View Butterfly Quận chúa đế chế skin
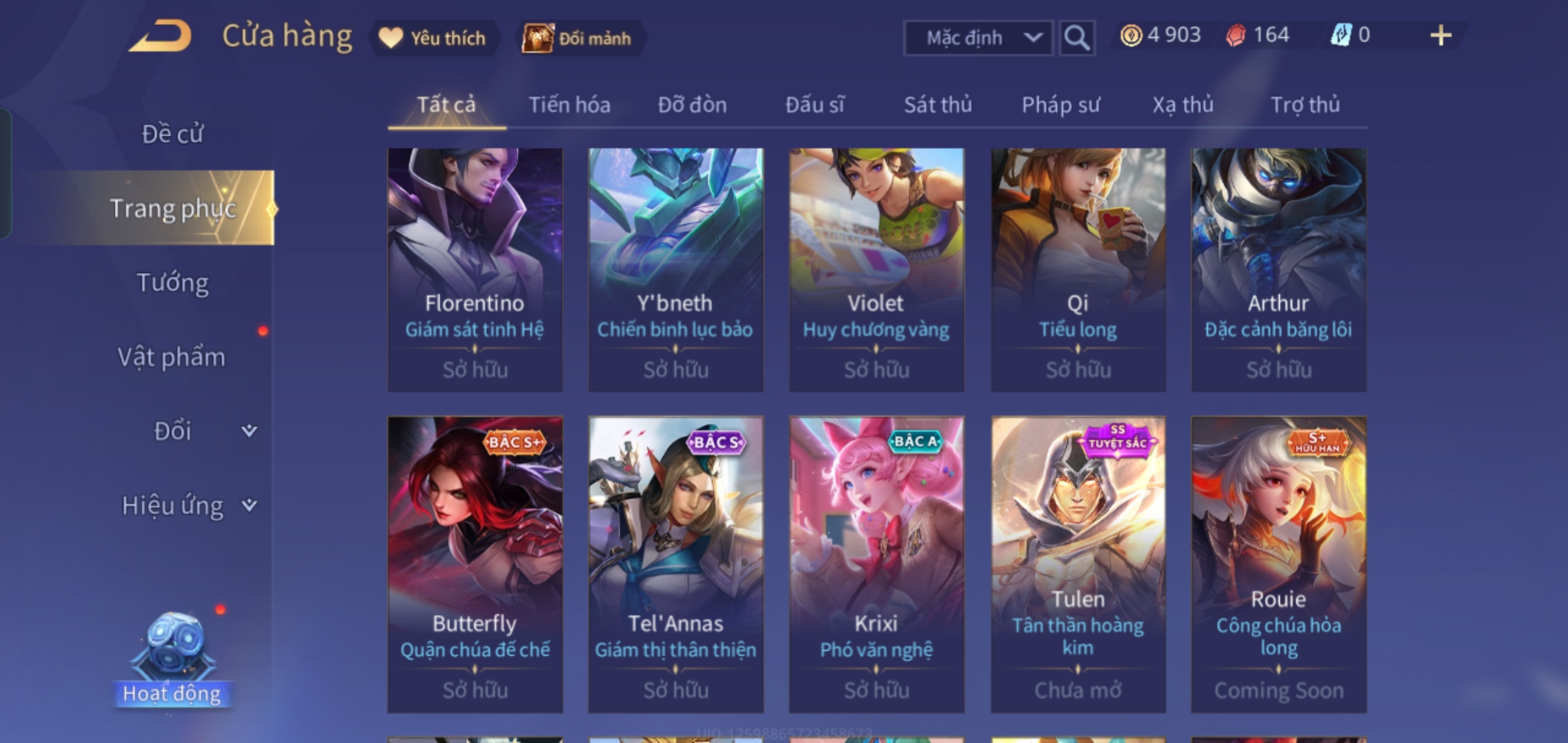This screenshot has width=1568, height=743. coord(475,564)
